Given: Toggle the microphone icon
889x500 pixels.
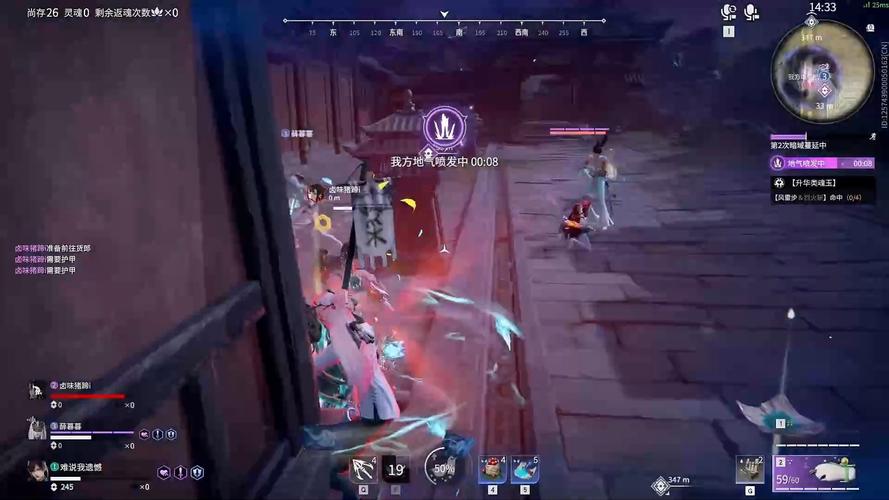Looking at the screenshot, I should tap(751, 13).
